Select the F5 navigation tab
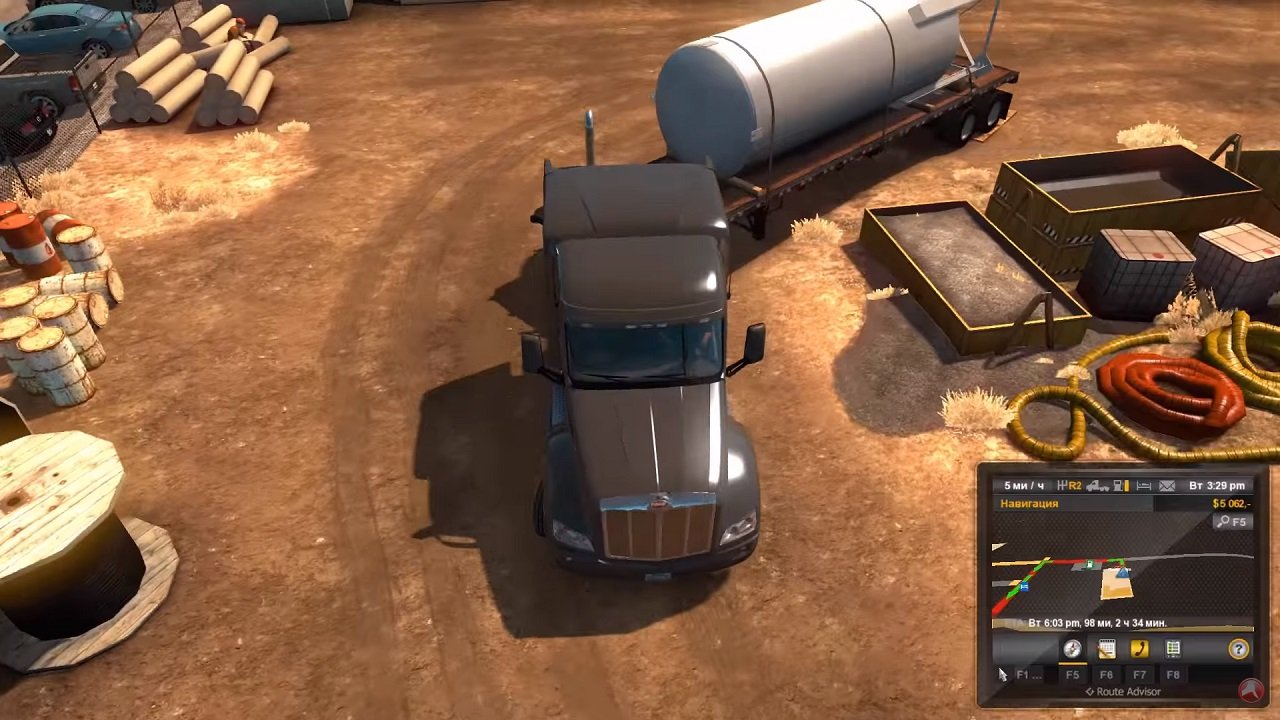1280x720 pixels. (1074, 673)
